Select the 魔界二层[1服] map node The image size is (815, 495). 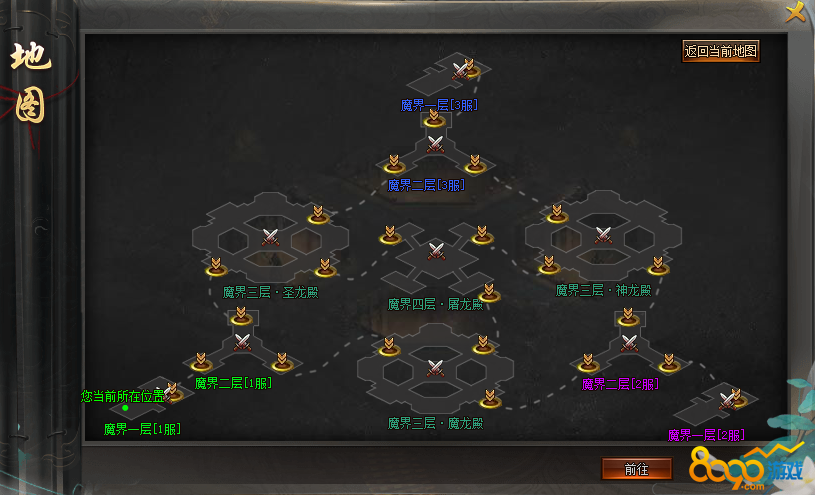point(242,343)
